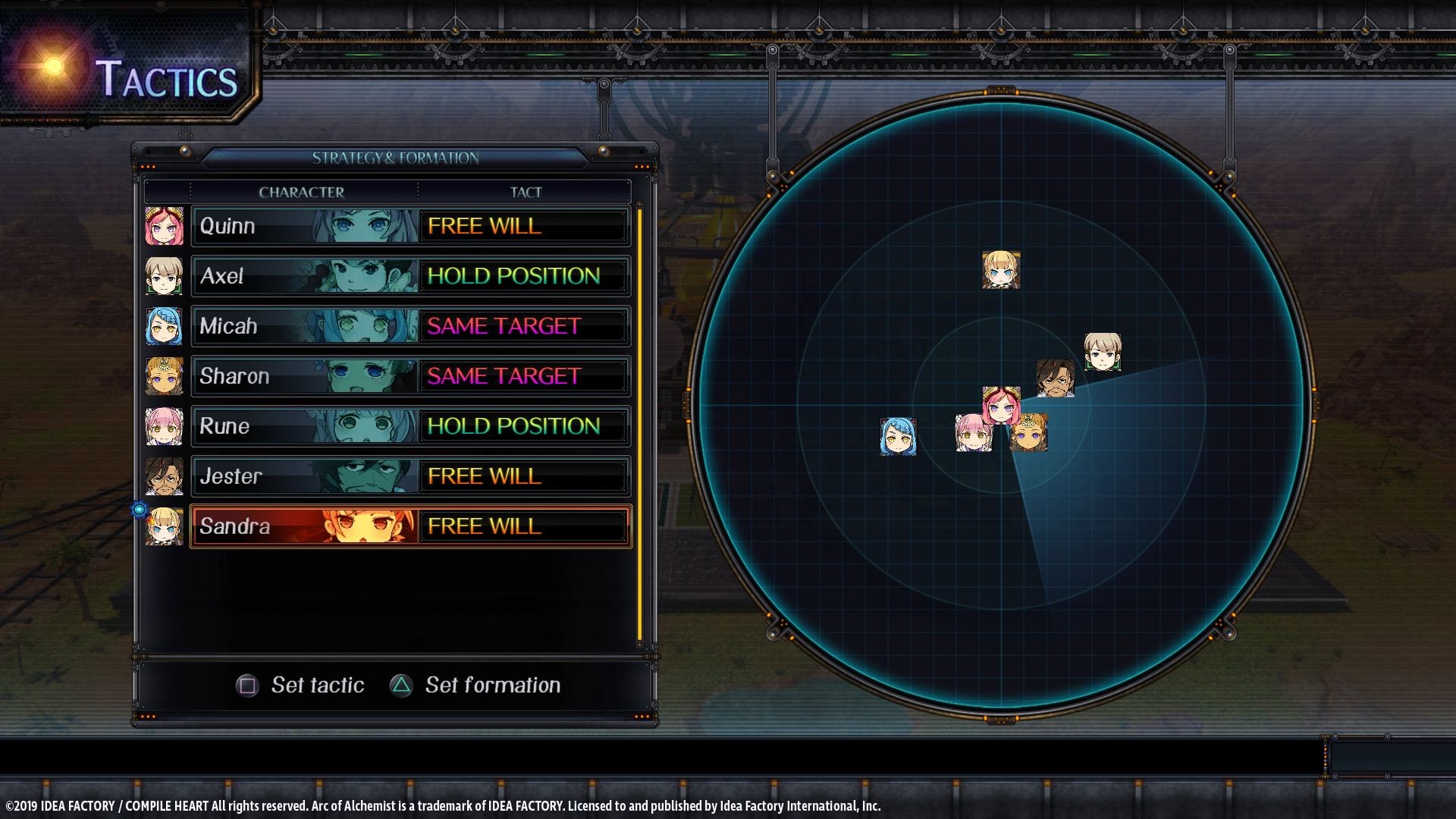The height and width of the screenshot is (819, 1456).
Task: Change Micah's SAME TARGET tactic
Action: coord(523,326)
